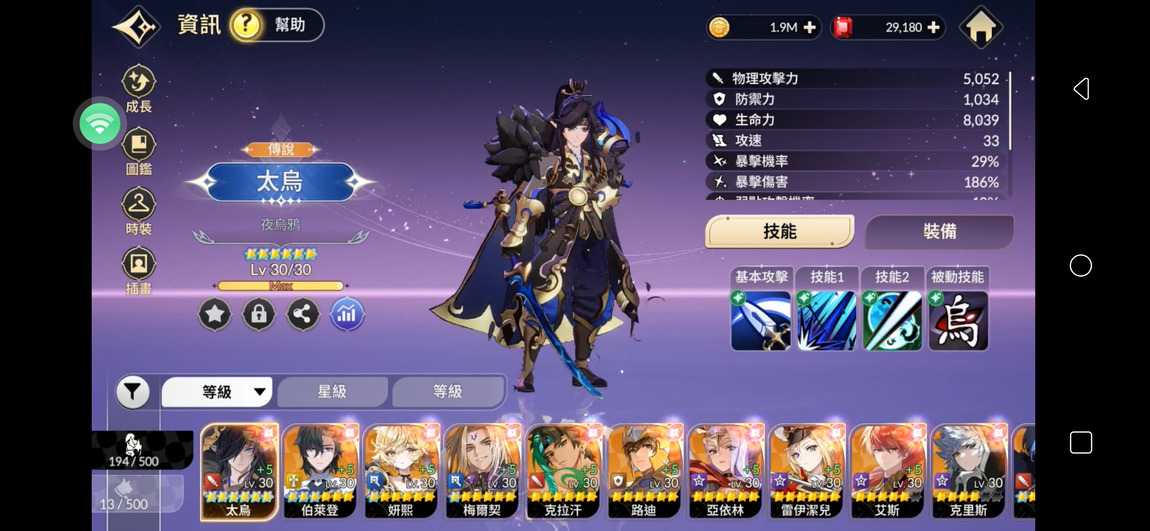Switch to the 技能 skills tab

coord(779,232)
